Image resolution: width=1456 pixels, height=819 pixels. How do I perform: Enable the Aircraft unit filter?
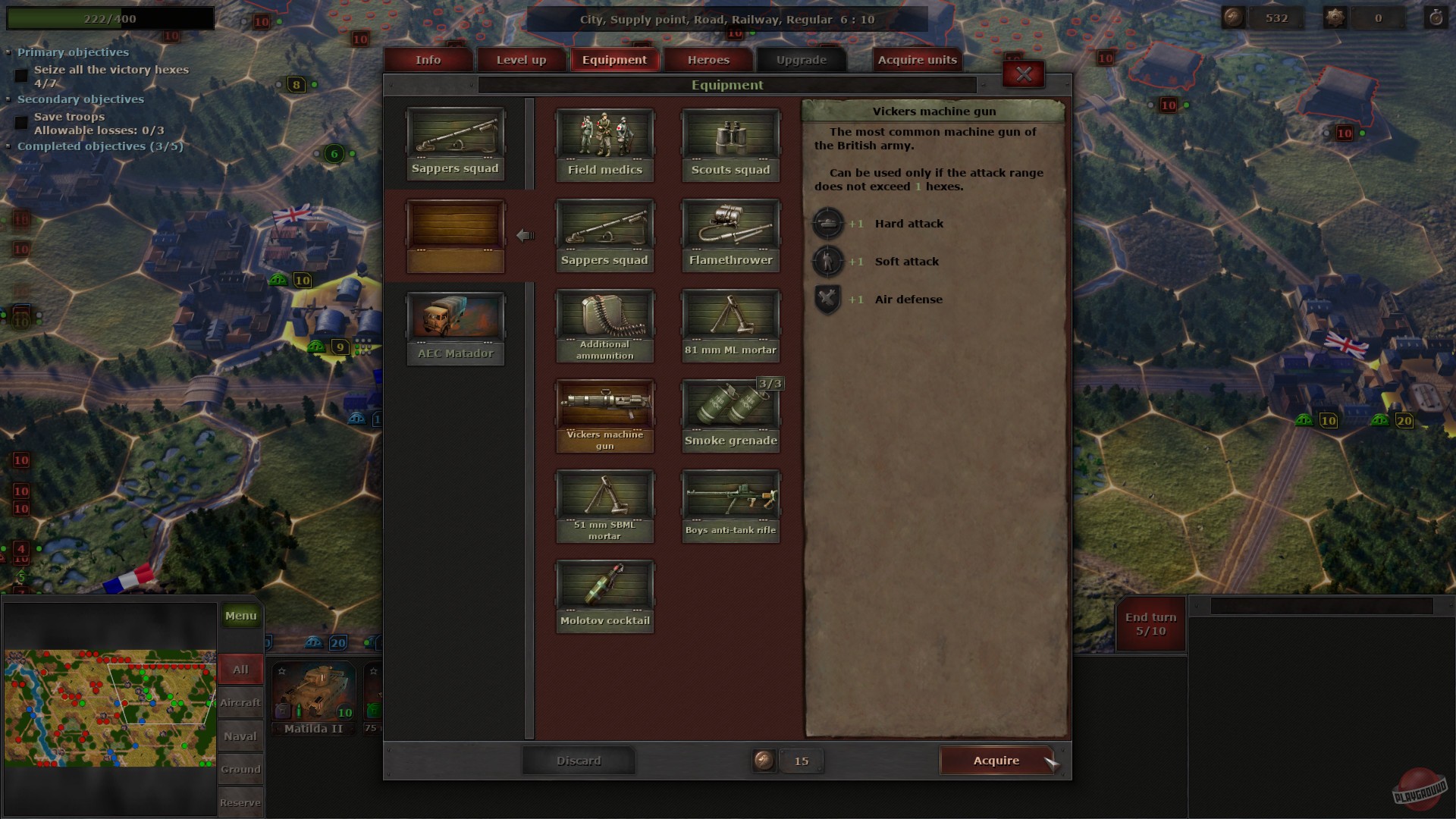coord(240,703)
